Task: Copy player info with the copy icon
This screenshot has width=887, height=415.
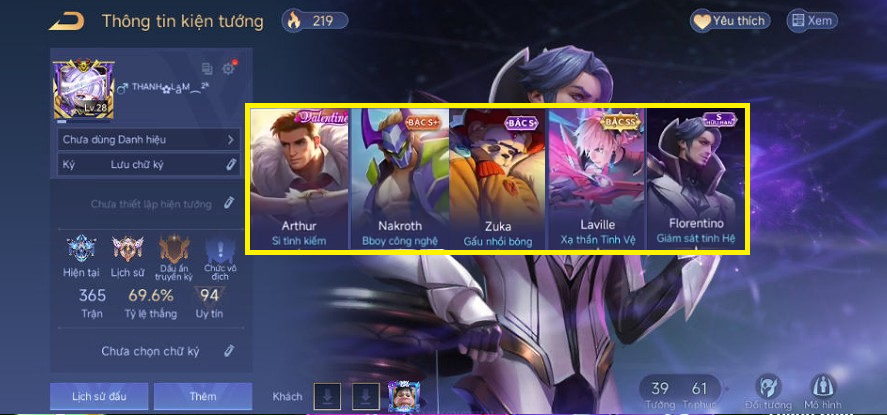Action: tap(207, 69)
